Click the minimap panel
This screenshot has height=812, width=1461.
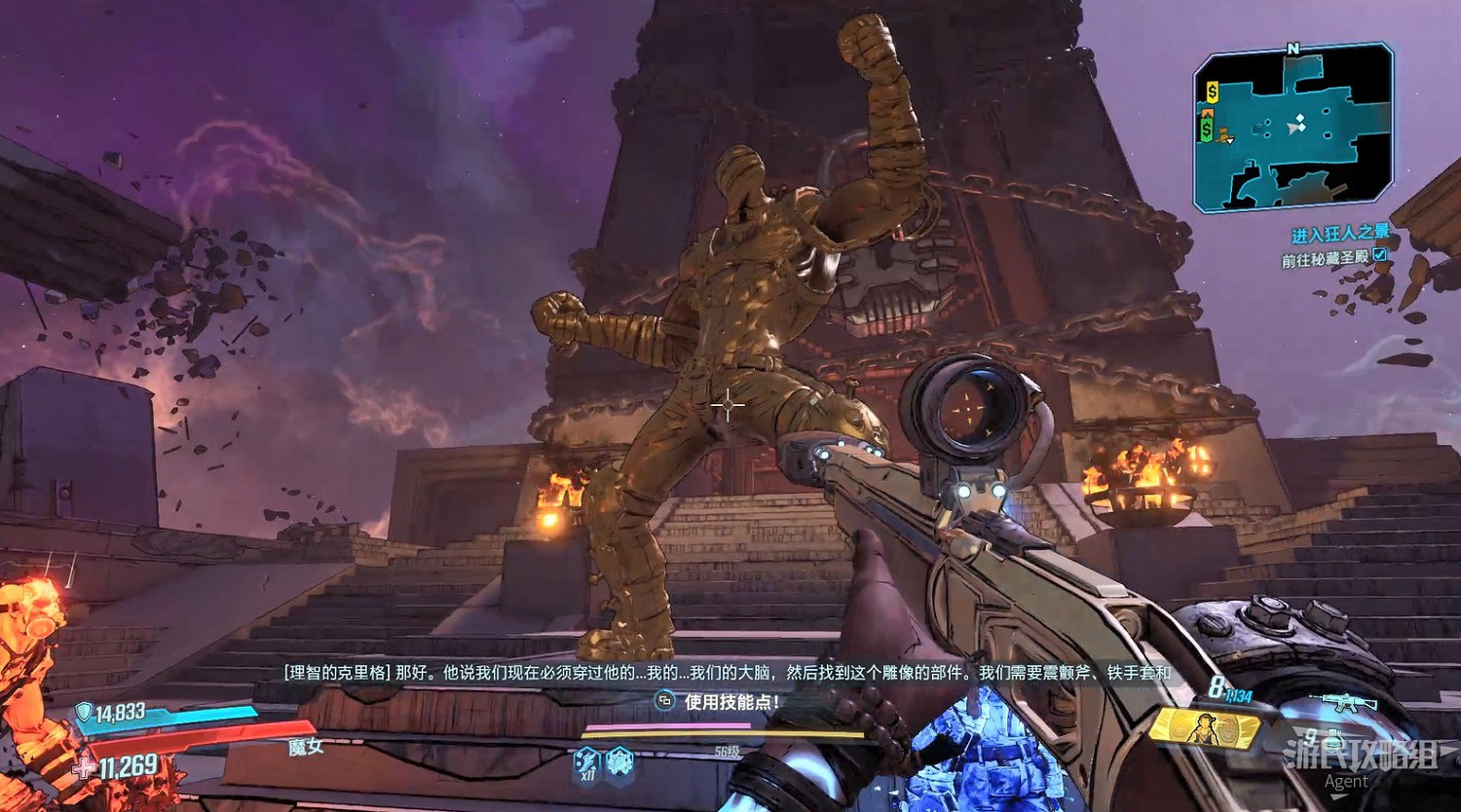(x=1293, y=128)
